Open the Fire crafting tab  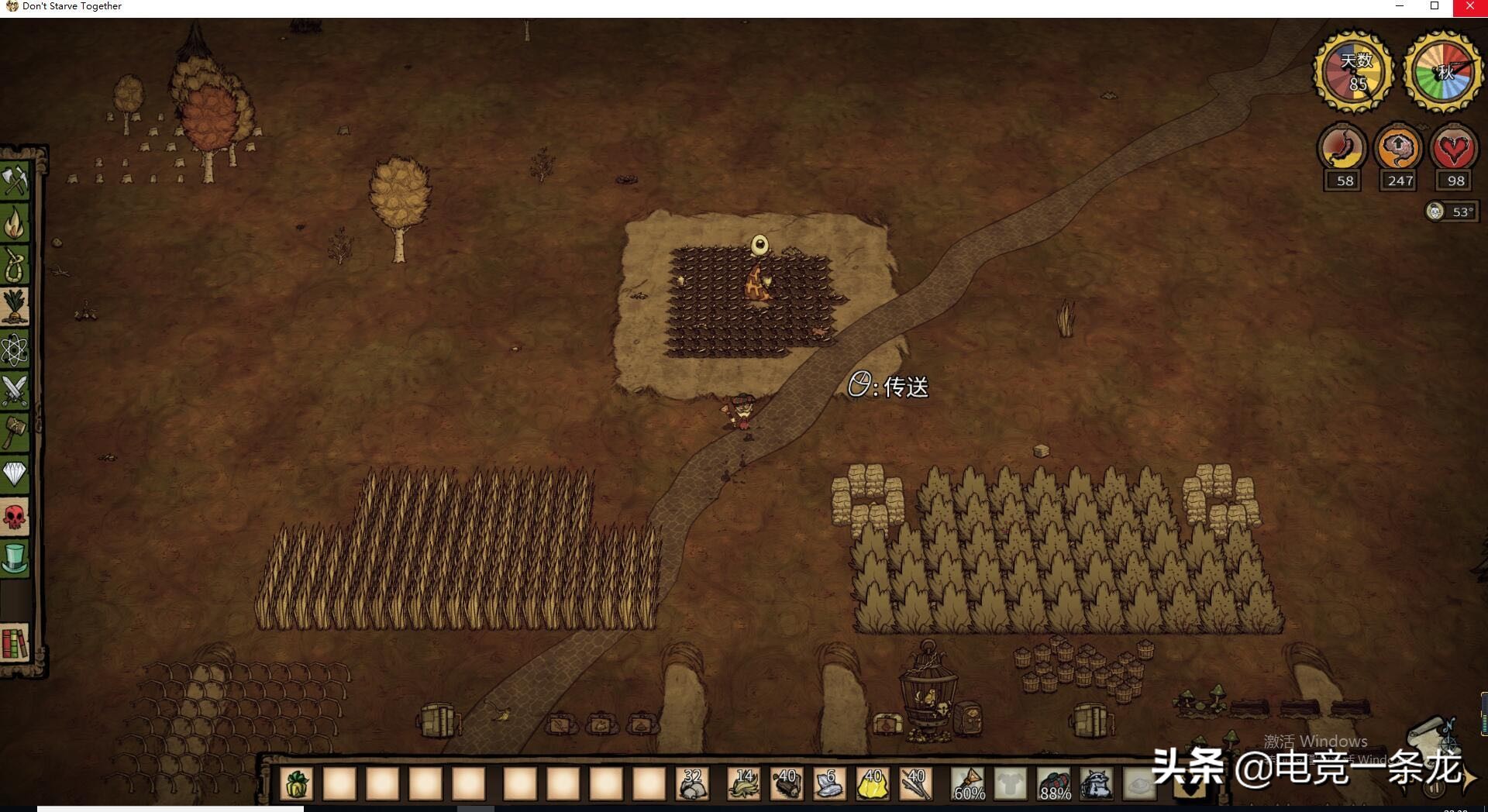(x=15, y=222)
